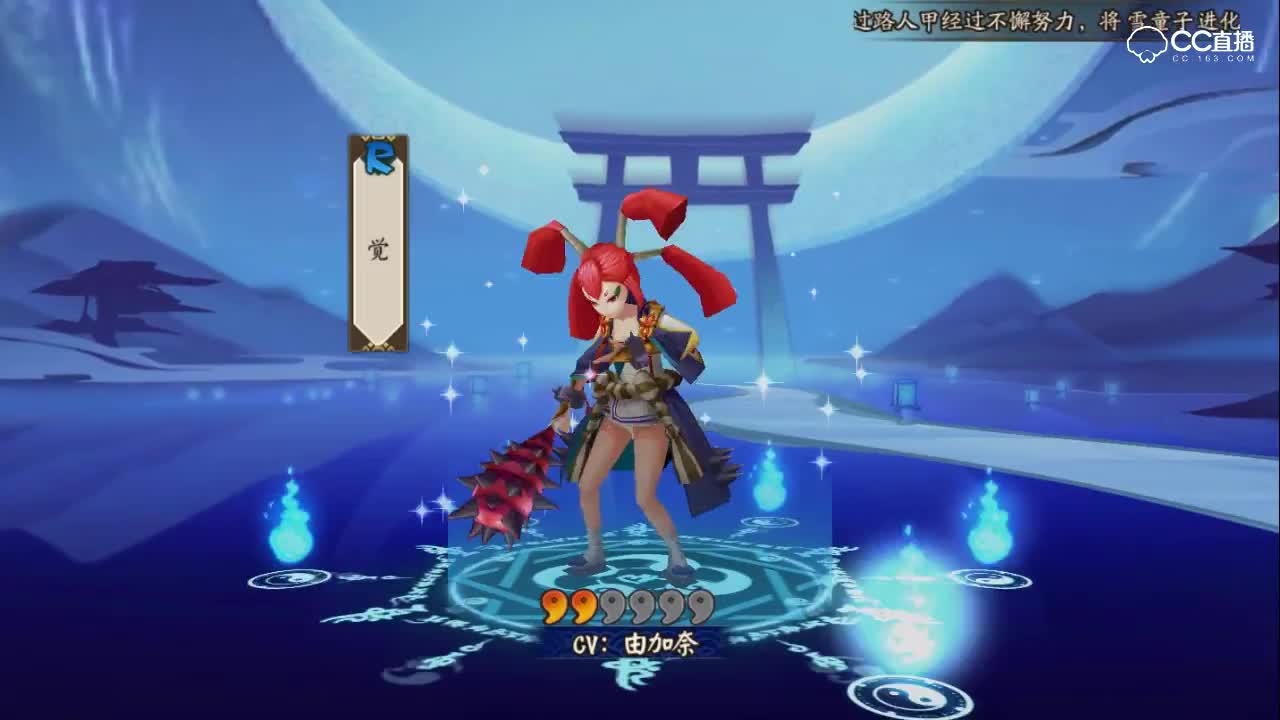The width and height of the screenshot is (1280, 720).
Task: Tap the yin-yang symbol on the summoning circle
Action: point(630,582)
